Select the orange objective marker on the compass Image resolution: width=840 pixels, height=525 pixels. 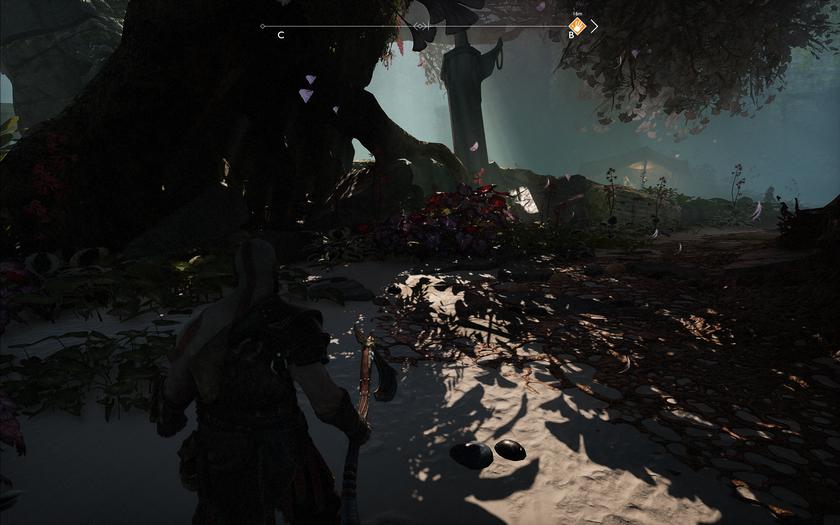click(577, 27)
